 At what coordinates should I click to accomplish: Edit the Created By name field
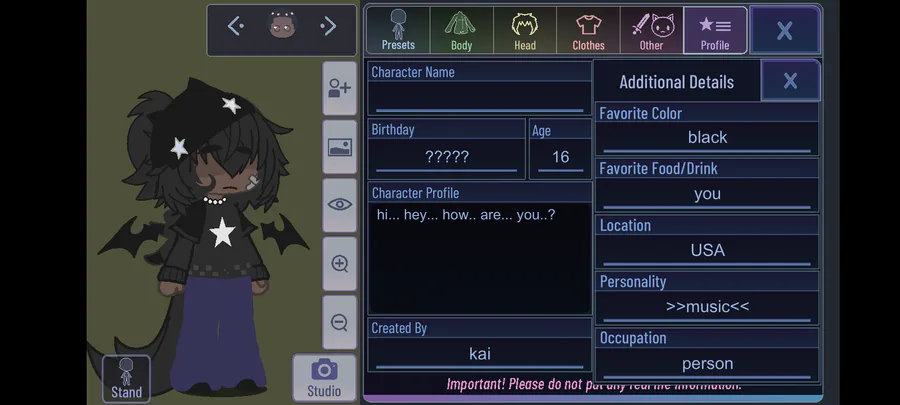pyautogui.click(x=480, y=353)
